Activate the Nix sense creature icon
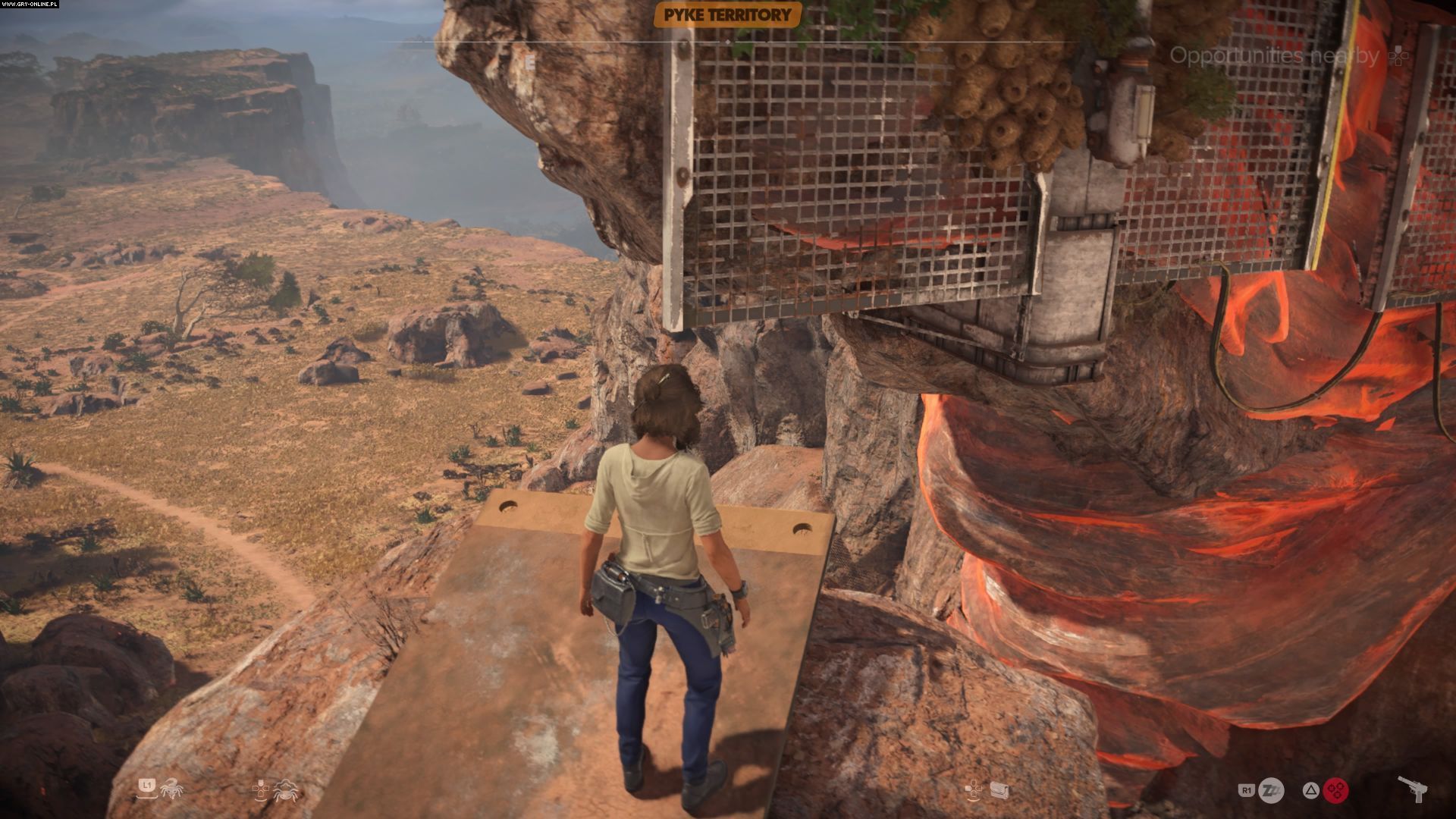This screenshot has width=1456, height=819. coord(171,789)
